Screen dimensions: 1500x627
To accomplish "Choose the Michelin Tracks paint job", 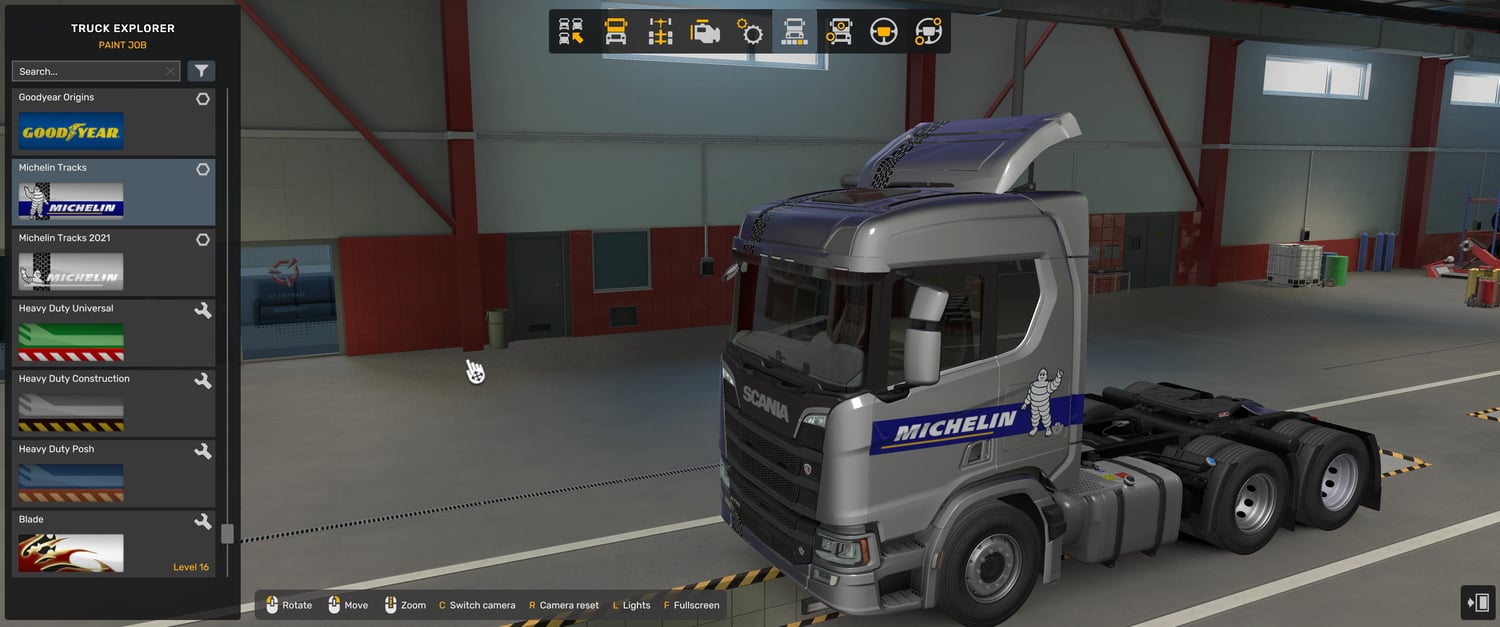I will (x=113, y=193).
